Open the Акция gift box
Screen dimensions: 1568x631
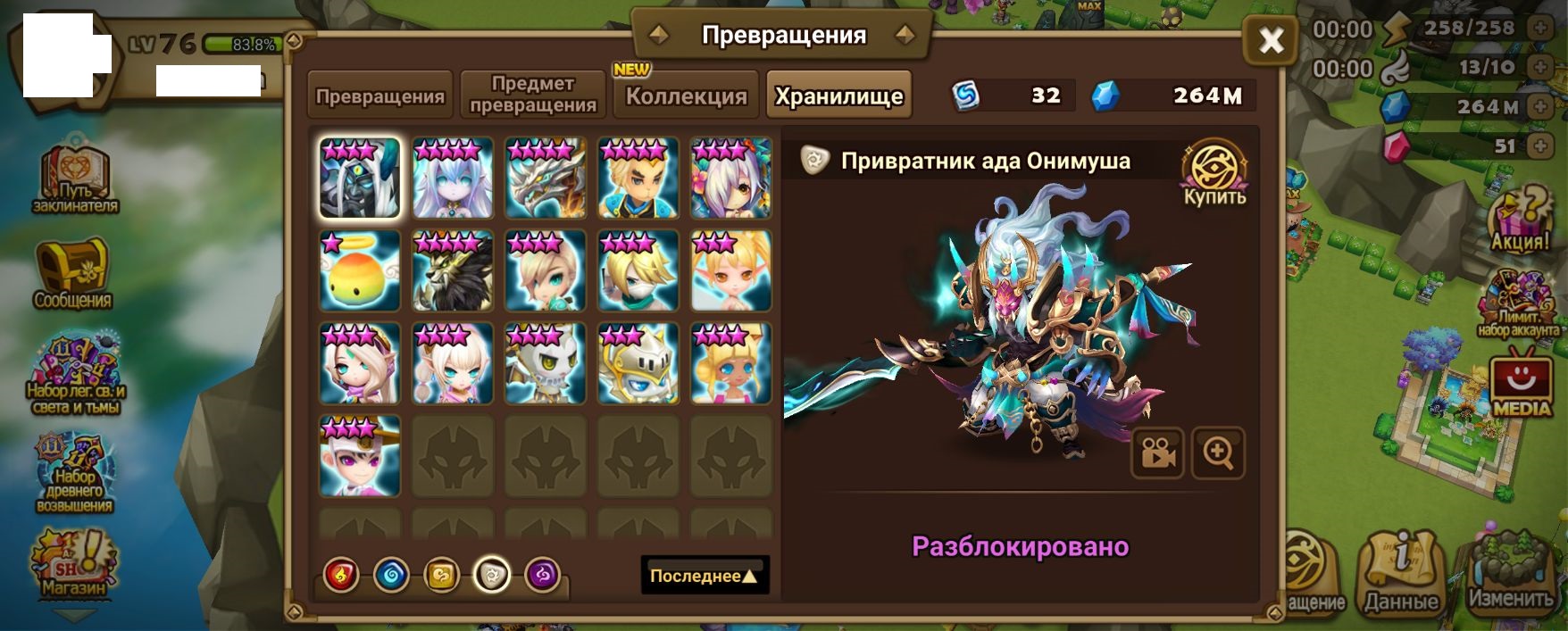(1520, 220)
